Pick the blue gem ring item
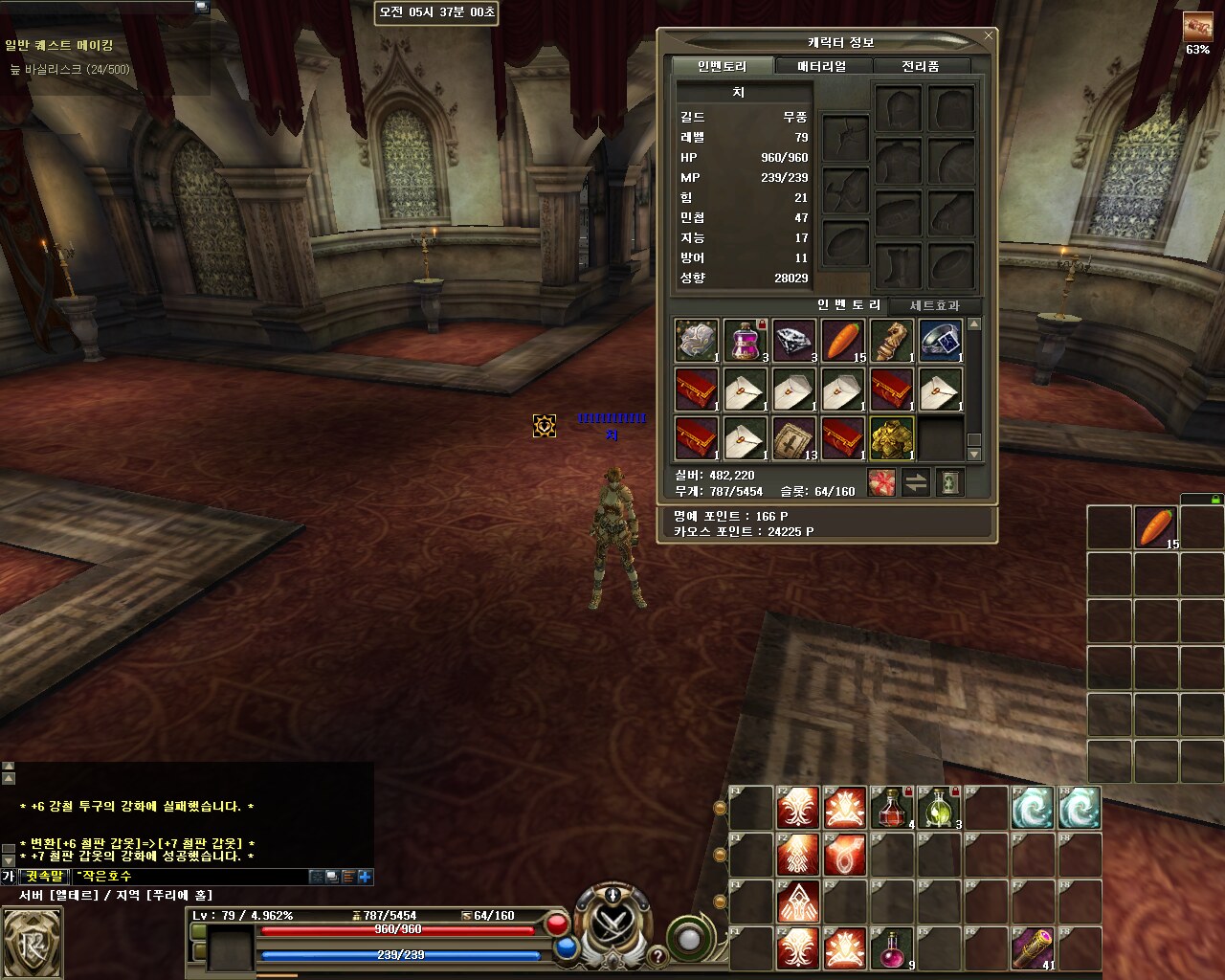The width and height of the screenshot is (1225, 980). click(x=941, y=341)
